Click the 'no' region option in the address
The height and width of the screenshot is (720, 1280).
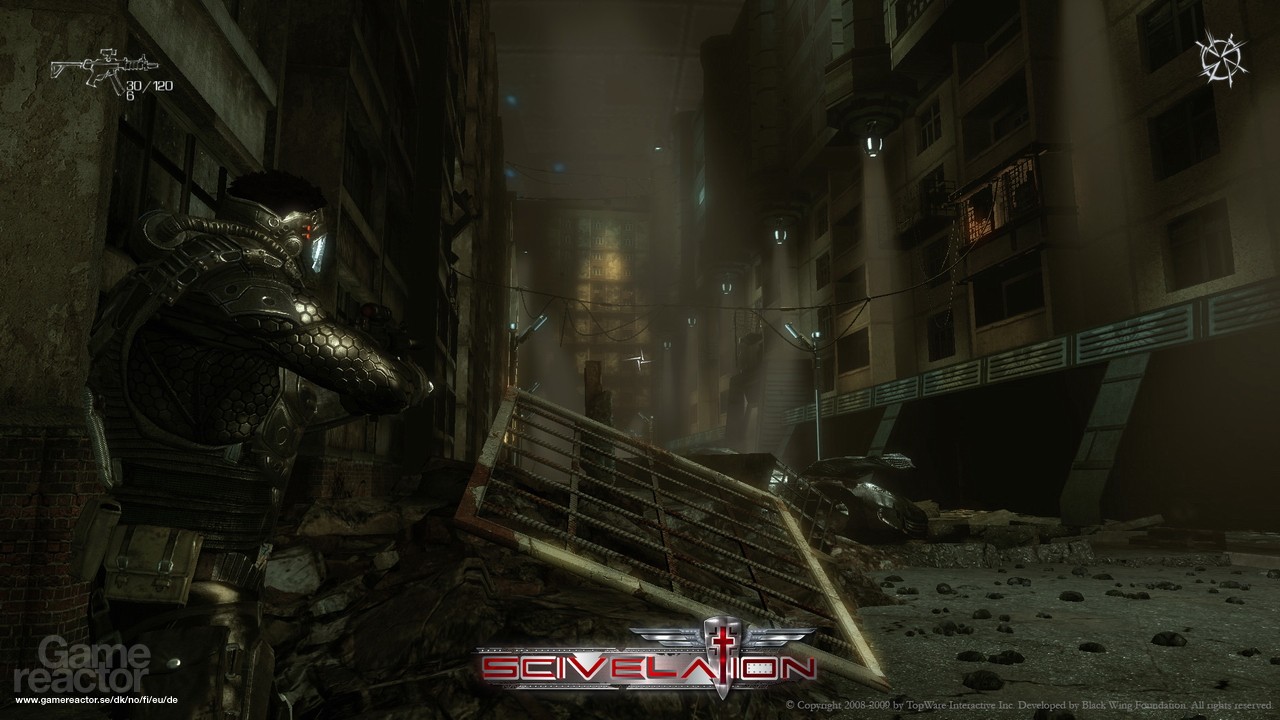tap(135, 699)
